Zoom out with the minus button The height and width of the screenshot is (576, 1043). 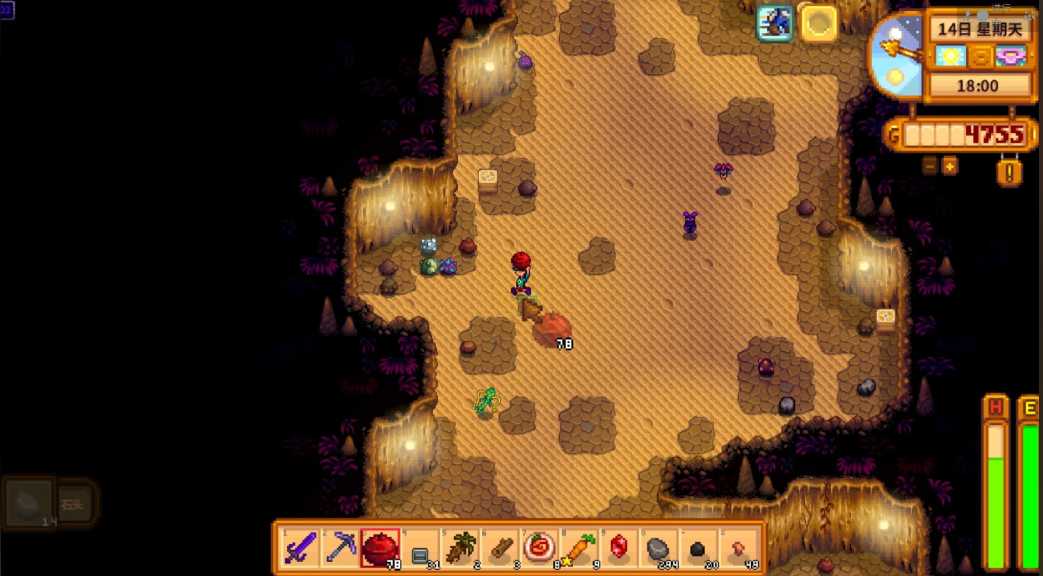(x=930, y=166)
